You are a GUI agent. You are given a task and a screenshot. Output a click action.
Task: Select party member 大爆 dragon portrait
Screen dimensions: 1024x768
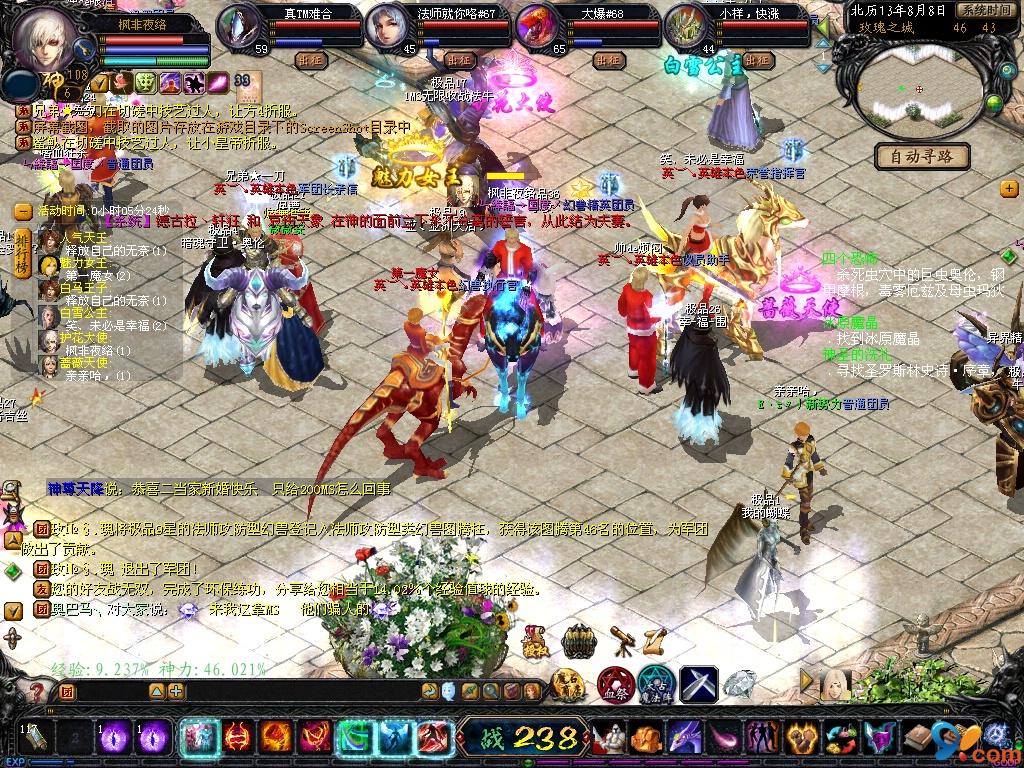538,28
